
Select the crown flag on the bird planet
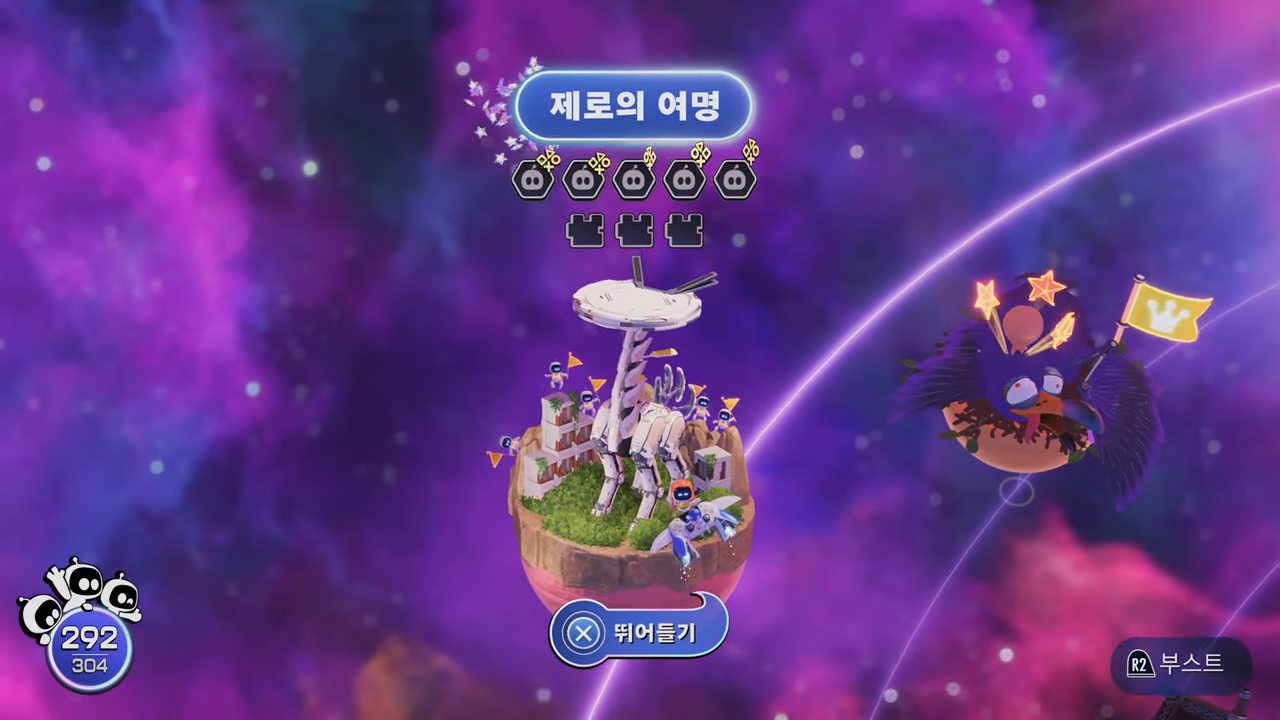[1168, 313]
